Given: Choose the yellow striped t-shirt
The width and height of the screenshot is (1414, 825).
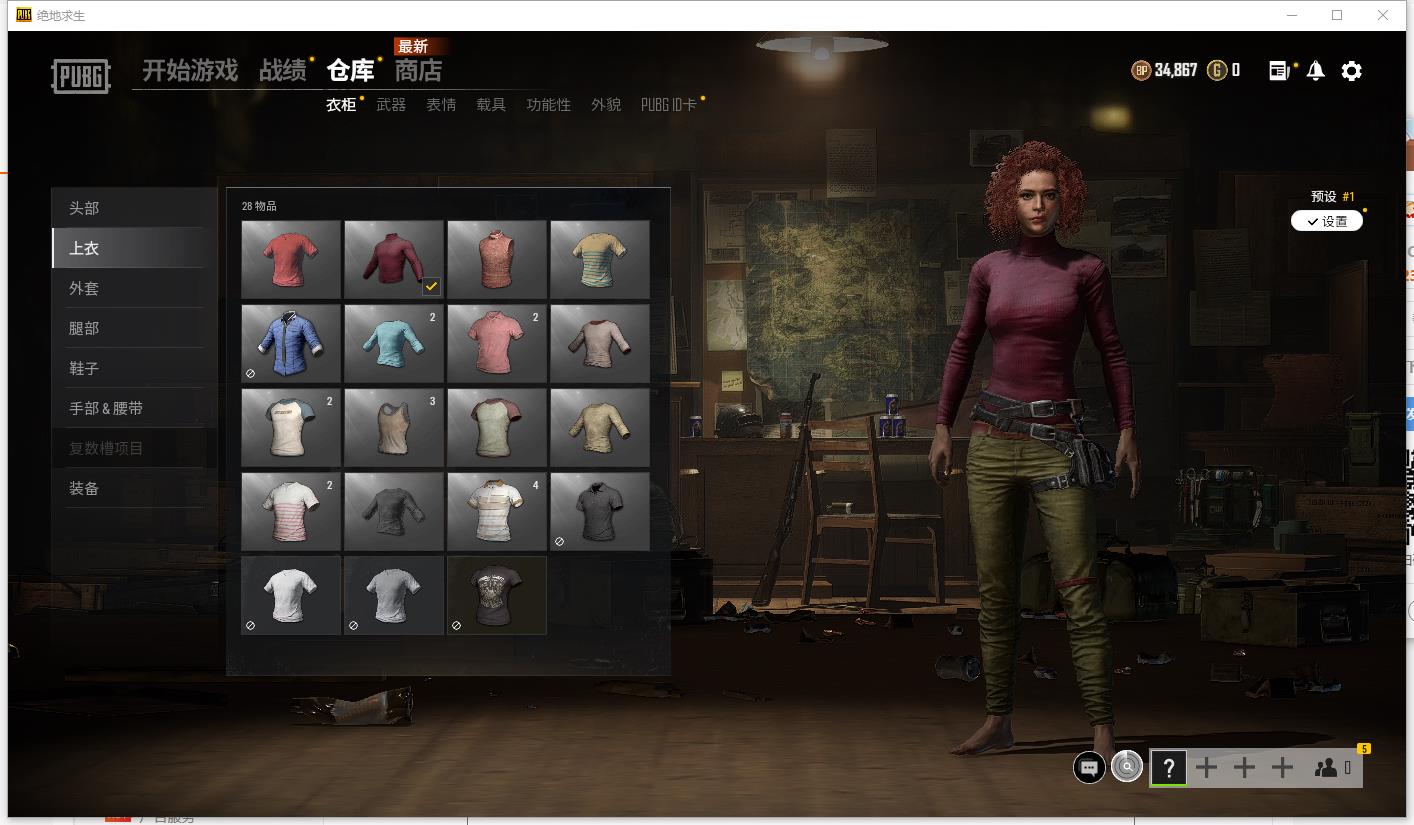Looking at the screenshot, I should [600, 259].
